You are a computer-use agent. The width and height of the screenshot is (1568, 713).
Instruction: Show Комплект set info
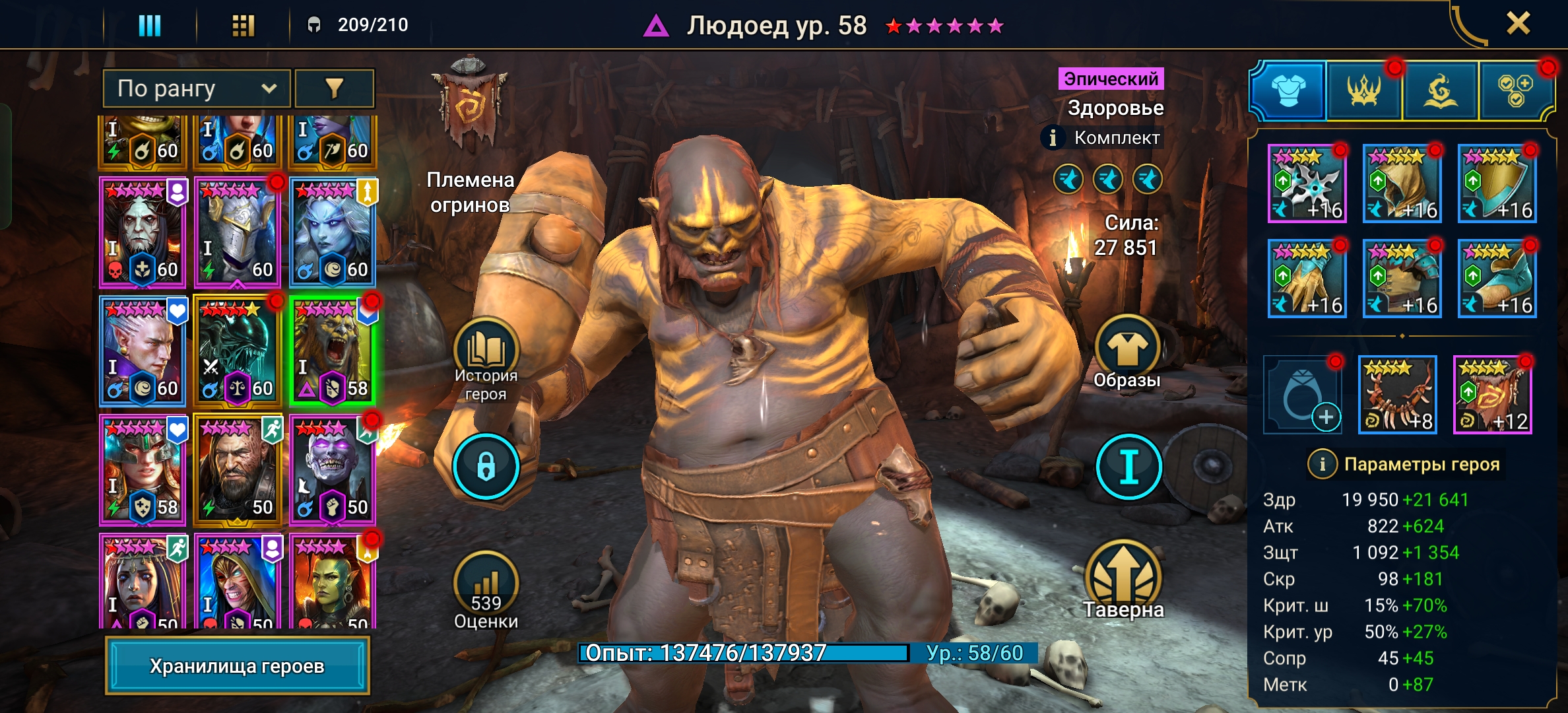(x=1053, y=138)
